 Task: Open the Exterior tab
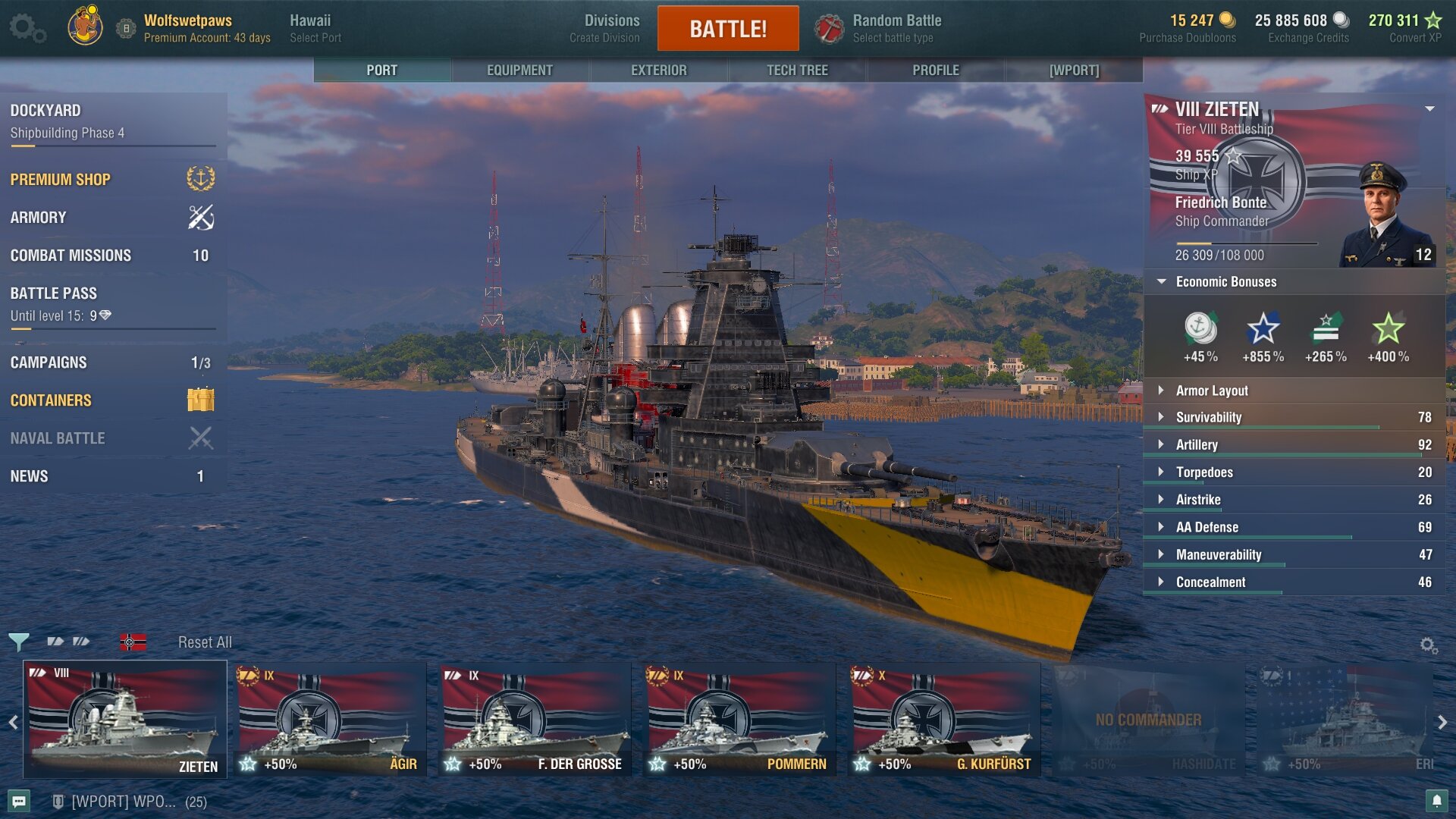pos(658,70)
